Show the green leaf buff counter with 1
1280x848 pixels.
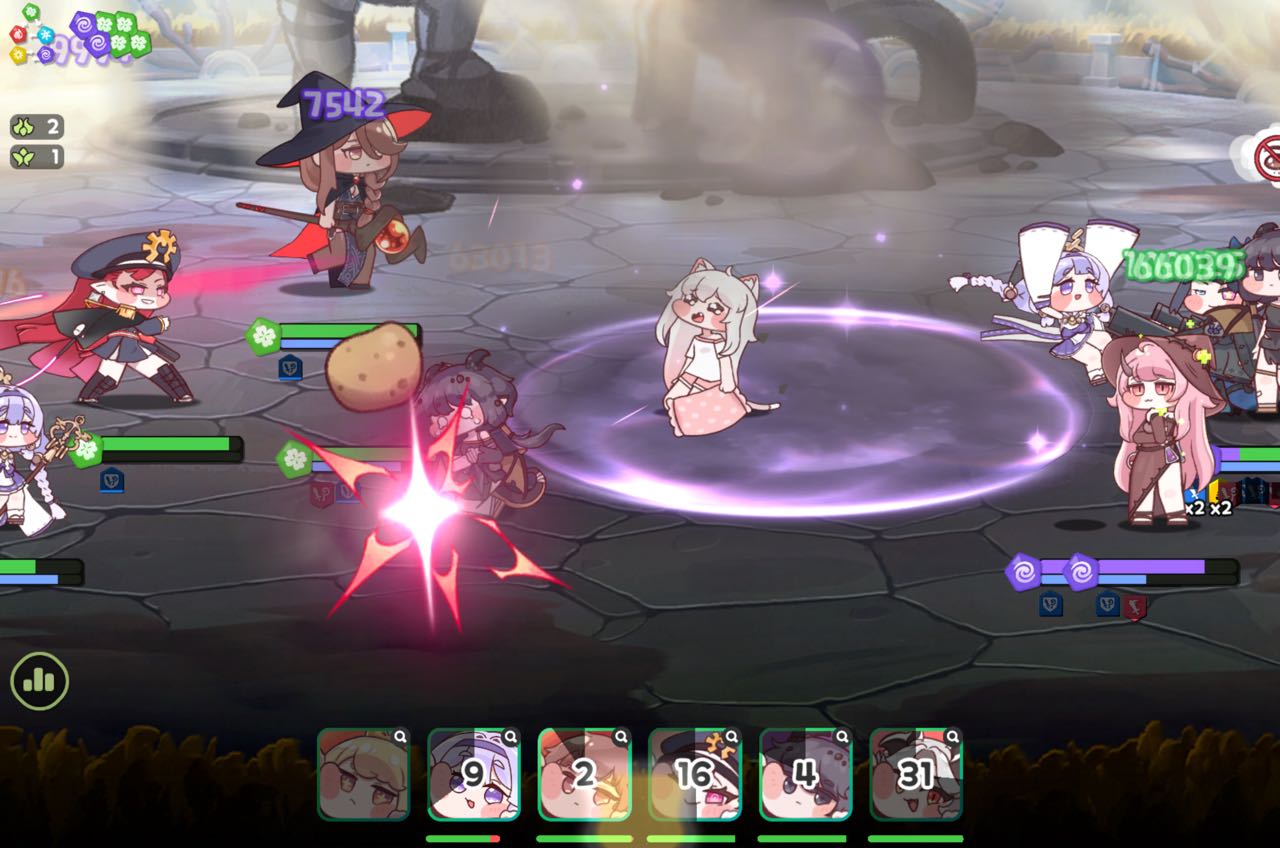37,156
